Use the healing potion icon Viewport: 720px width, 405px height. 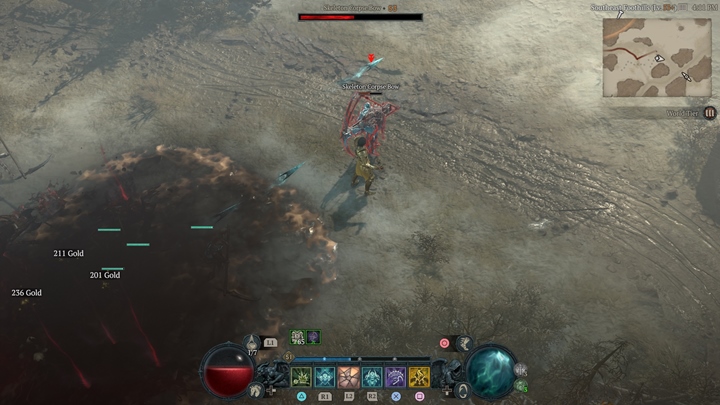pos(253,343)
